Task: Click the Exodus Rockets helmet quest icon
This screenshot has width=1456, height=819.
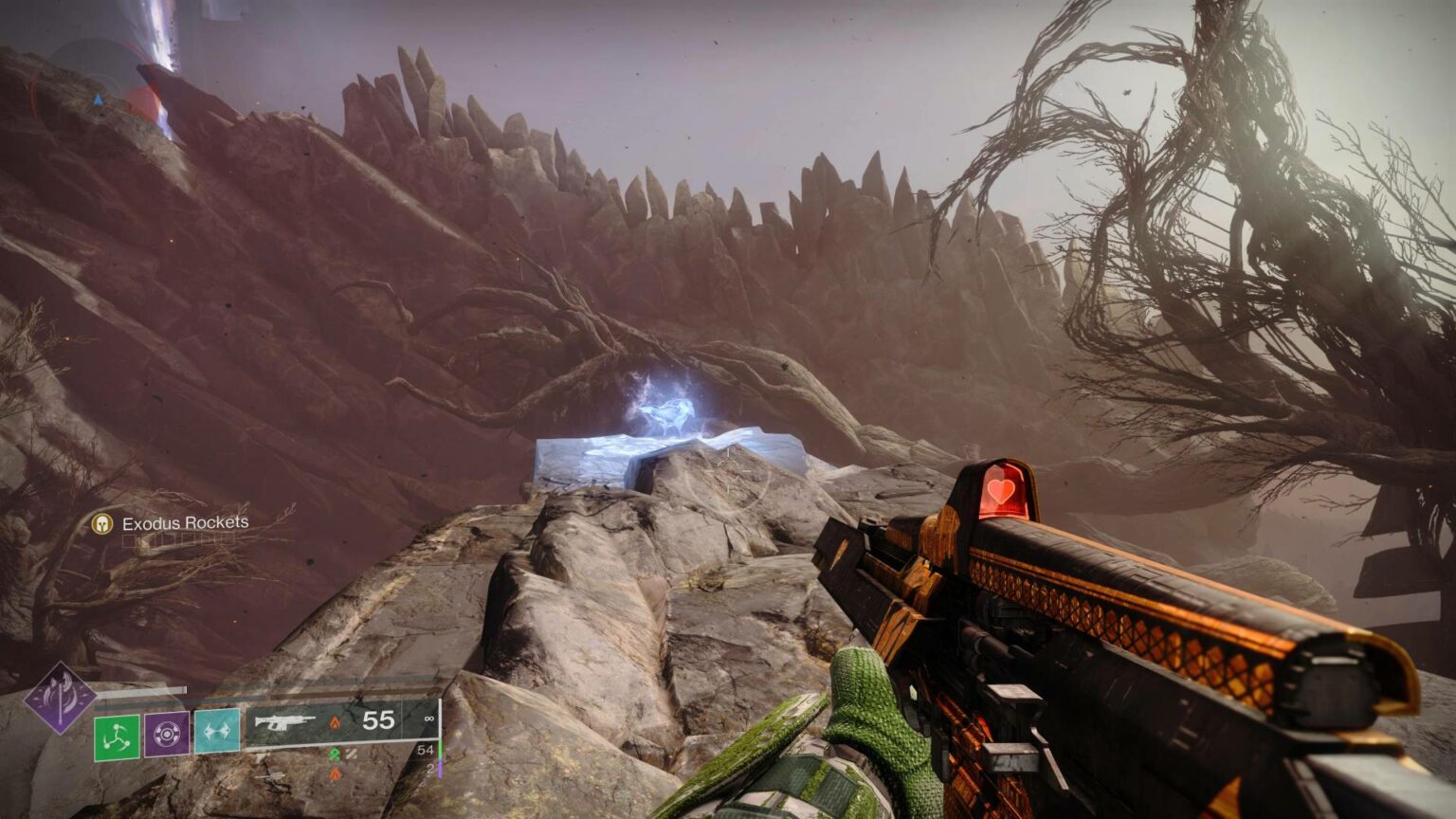Action: 101,523
